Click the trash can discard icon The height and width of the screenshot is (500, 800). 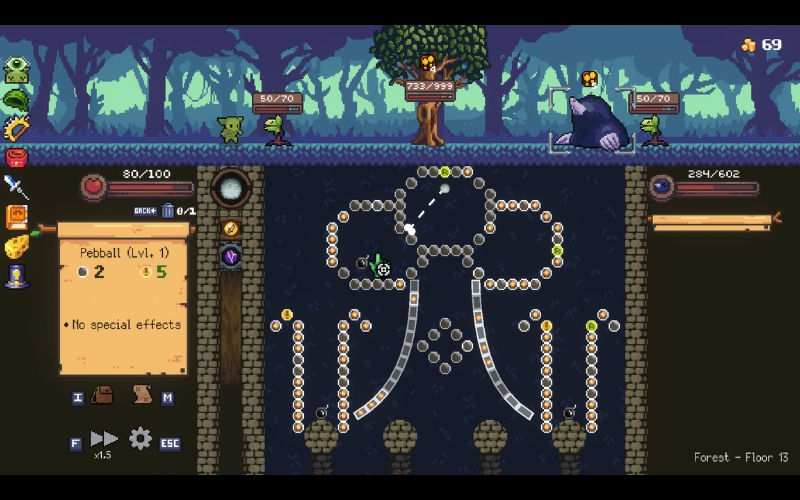(x=167, y=211)
